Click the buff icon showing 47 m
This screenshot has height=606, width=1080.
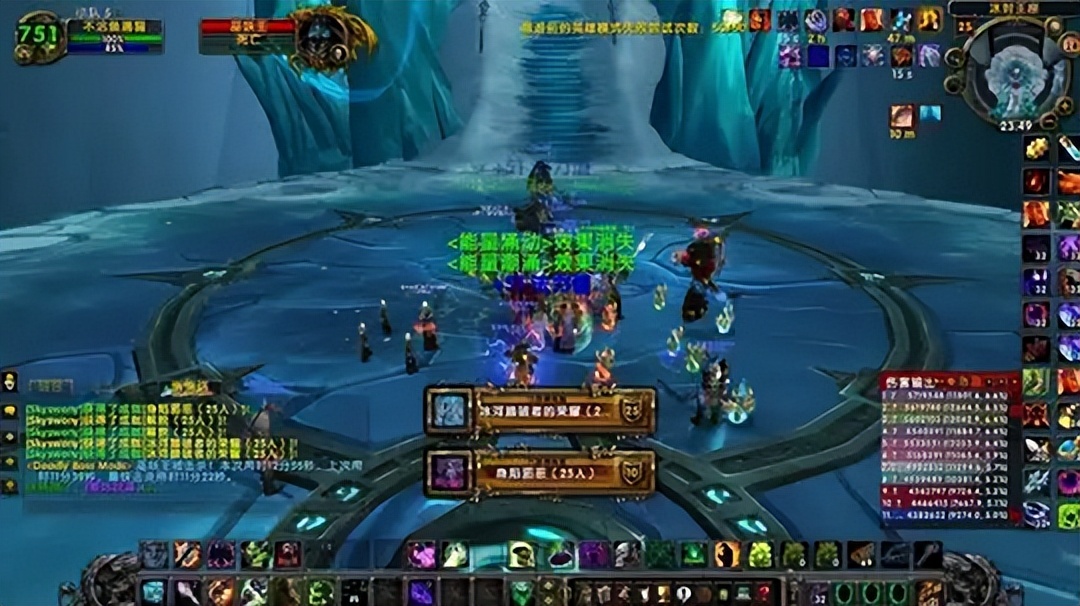[x=903, y=20]
